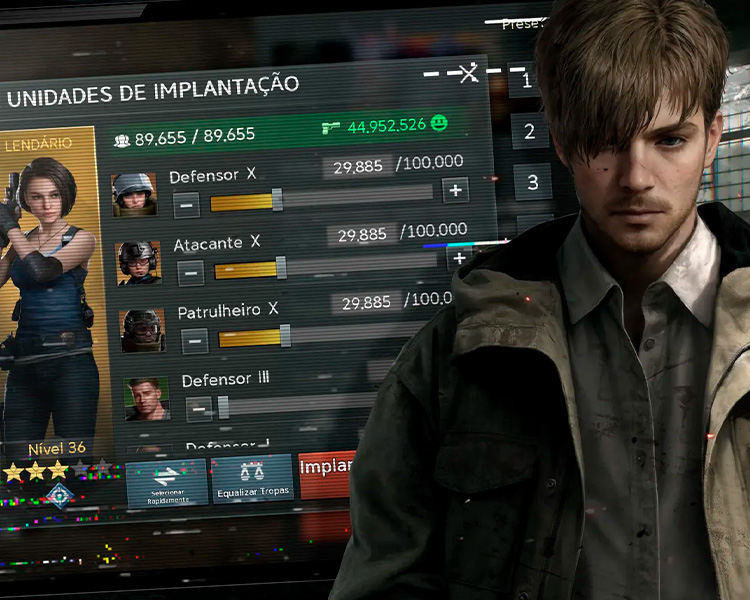Viewport: 750px width, 600px height.
Task: Click the Defensor X troop slider handle
Action: (x=277, y=200)
